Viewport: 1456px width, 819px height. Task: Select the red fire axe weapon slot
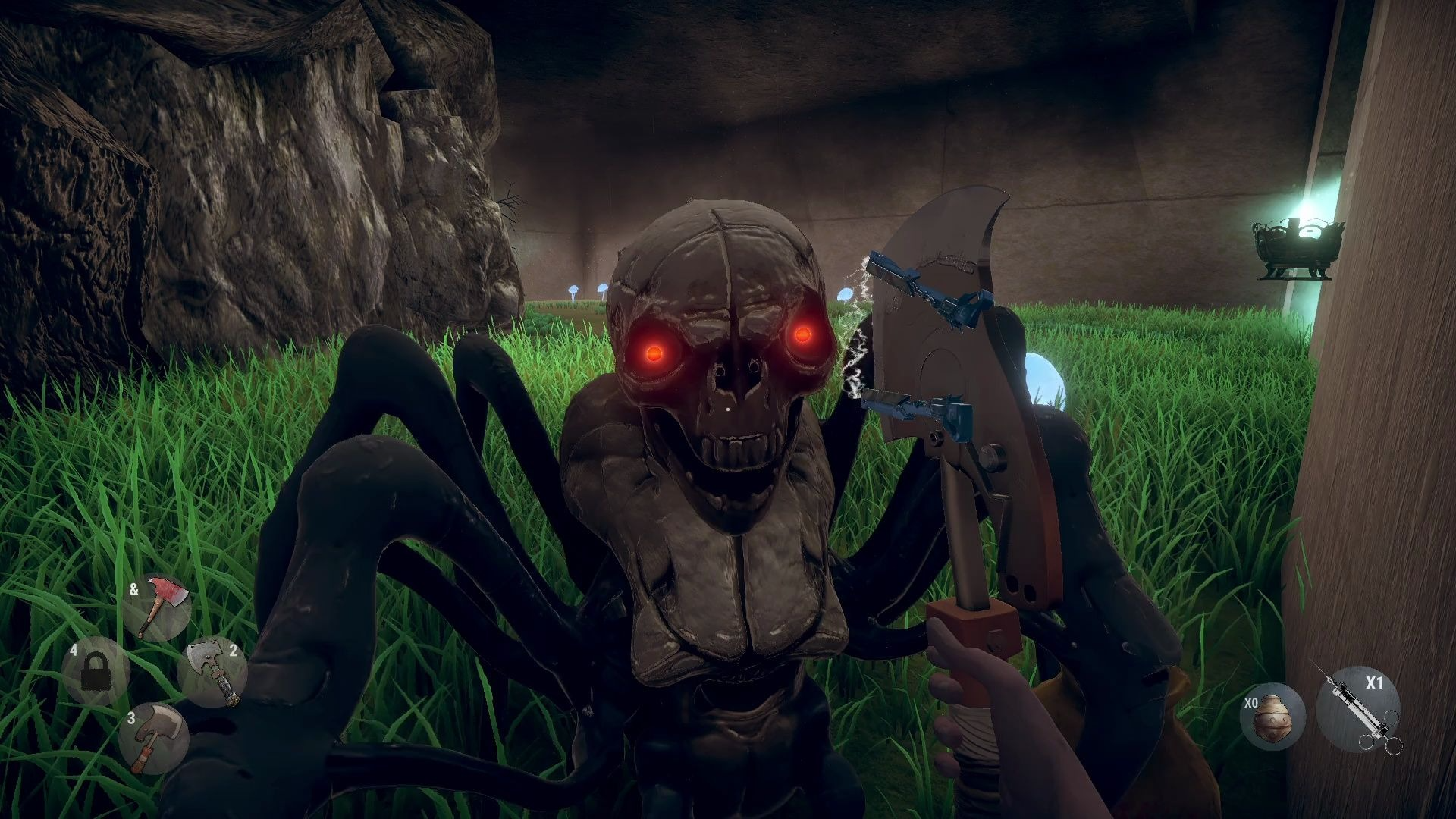click(158, 607)
